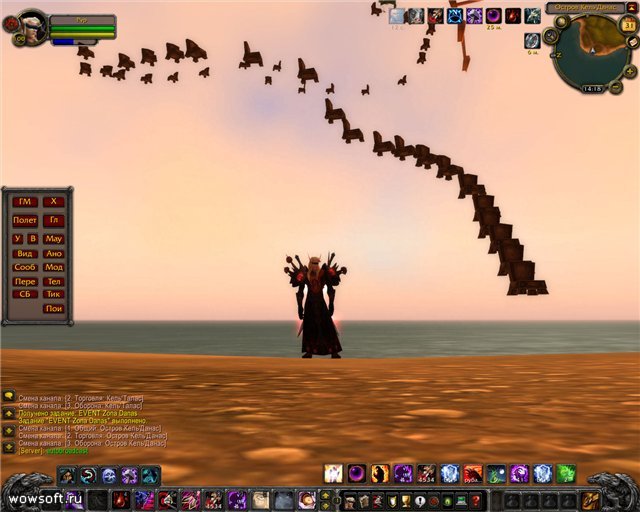Open the Сооб button
Image resolution: width=640 pixels, height=512 pixels.
click(x=26, y=268)
